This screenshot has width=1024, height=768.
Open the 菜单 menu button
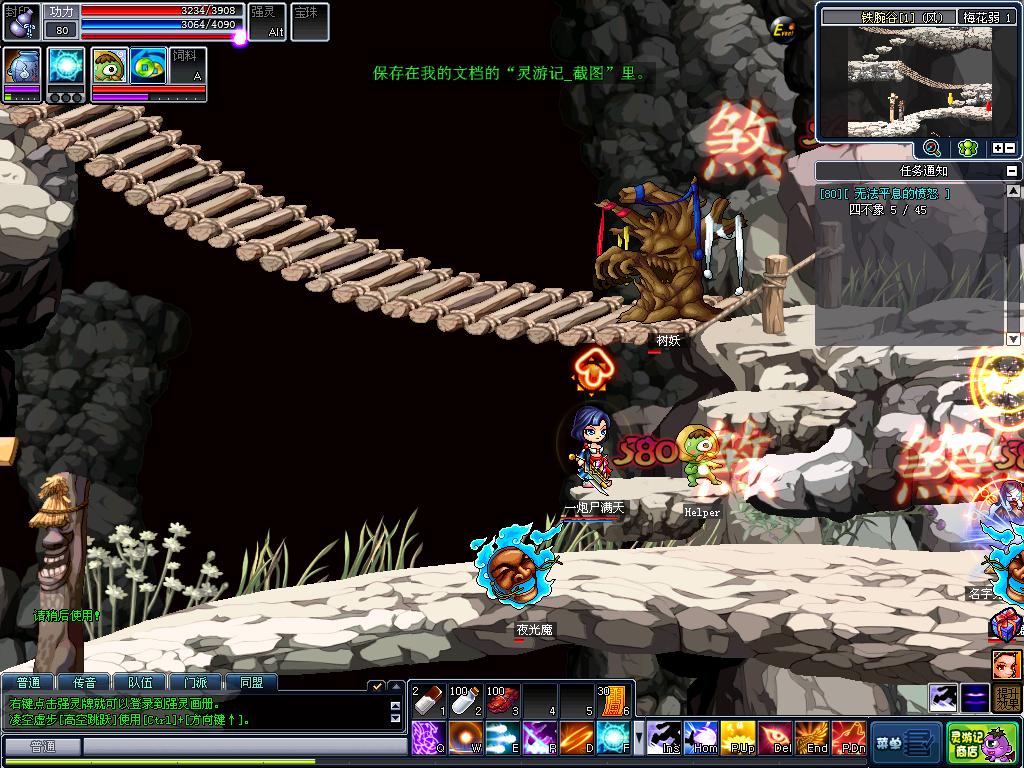click(x=905, y=743)
